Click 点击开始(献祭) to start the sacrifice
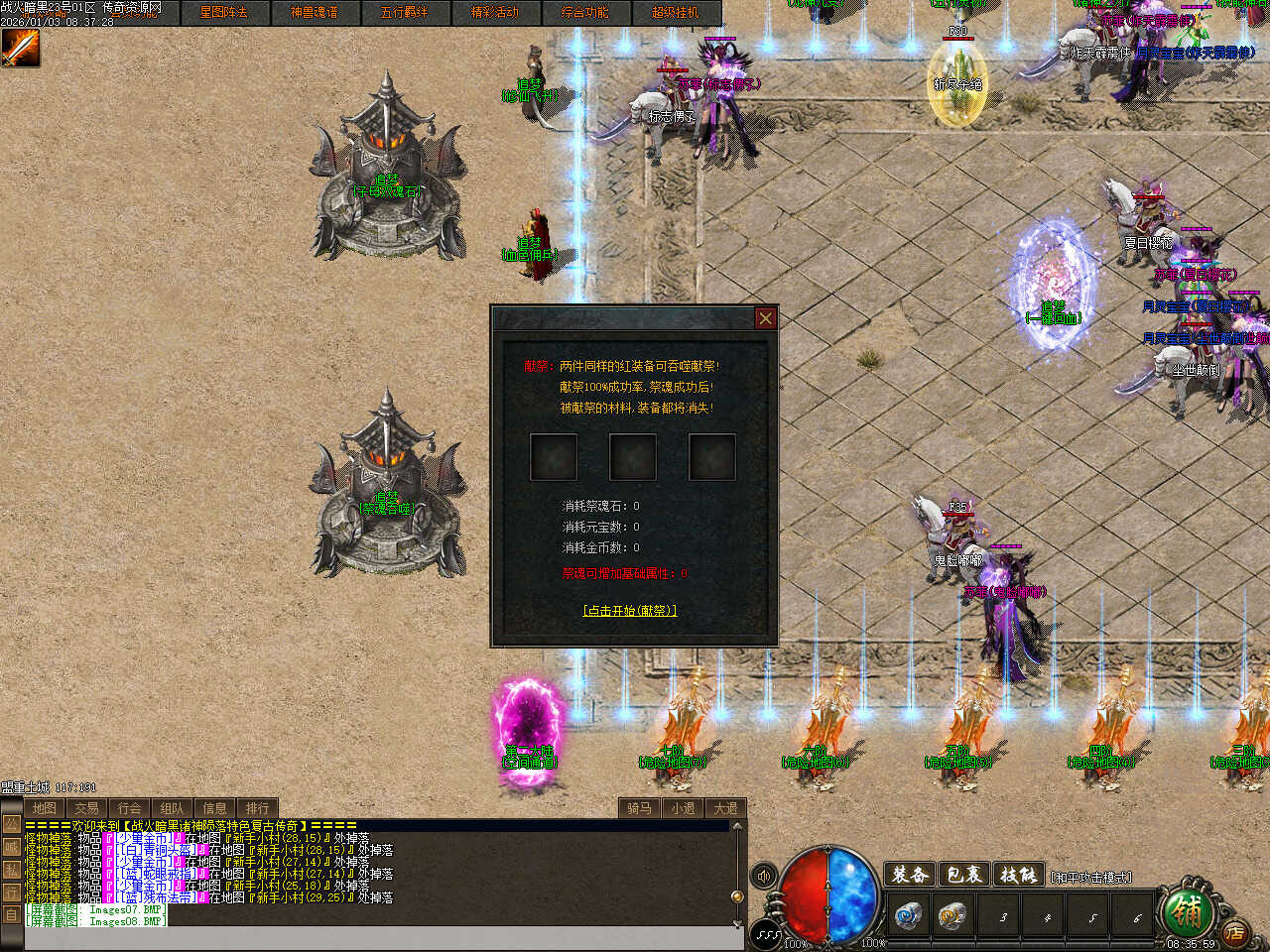Image resolution: width=1270 pixels, height=952 pixels. [x=630, y=611]
